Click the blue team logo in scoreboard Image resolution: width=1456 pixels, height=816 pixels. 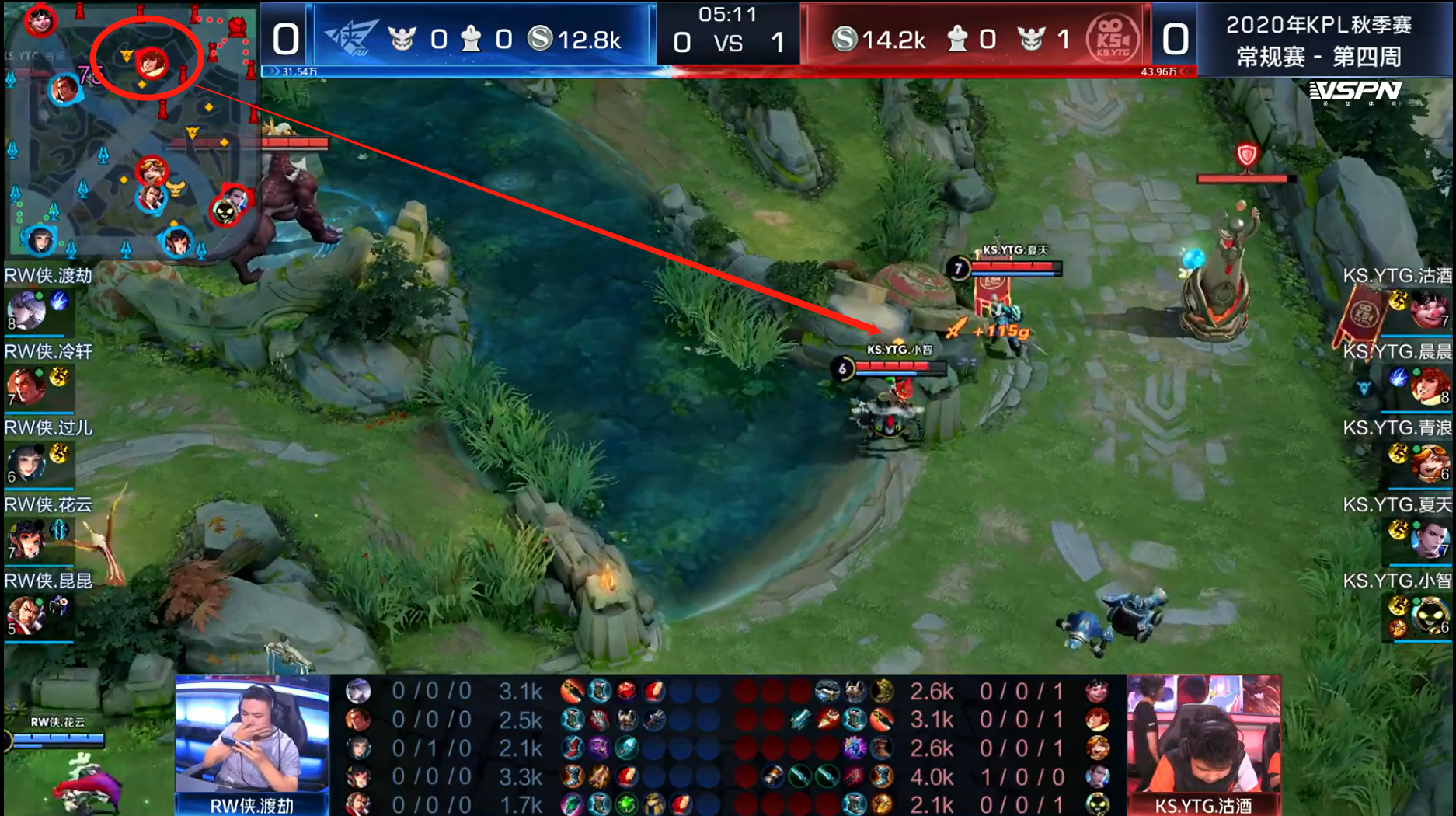[x=351, y=37]
